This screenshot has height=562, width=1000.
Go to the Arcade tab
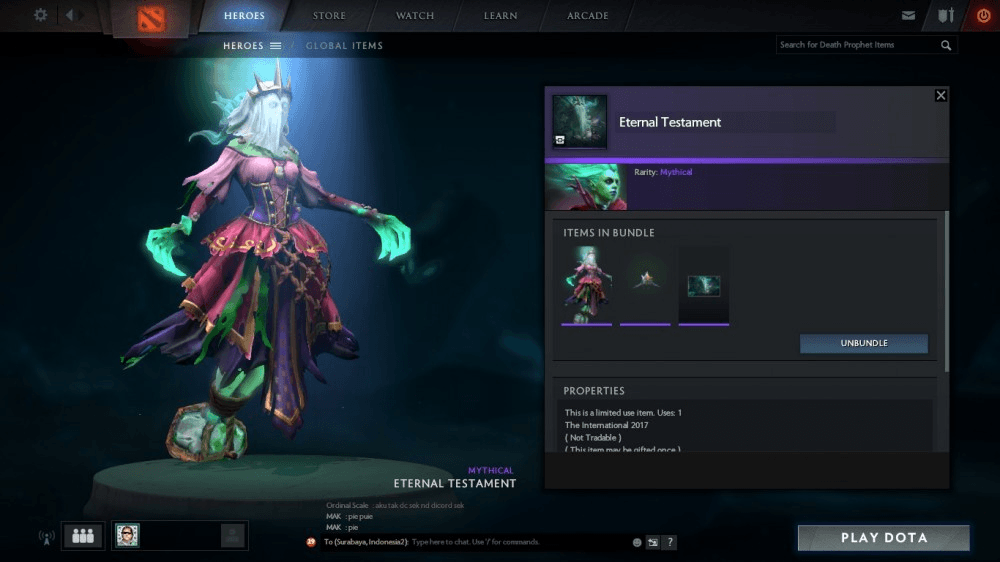point(588,16)
